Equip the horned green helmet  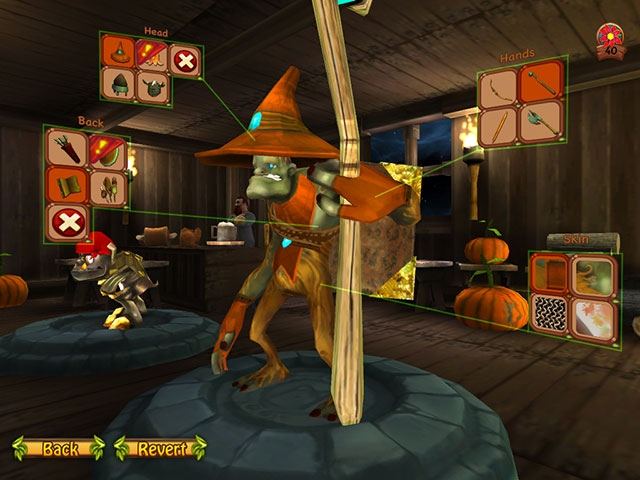point(152,88)
